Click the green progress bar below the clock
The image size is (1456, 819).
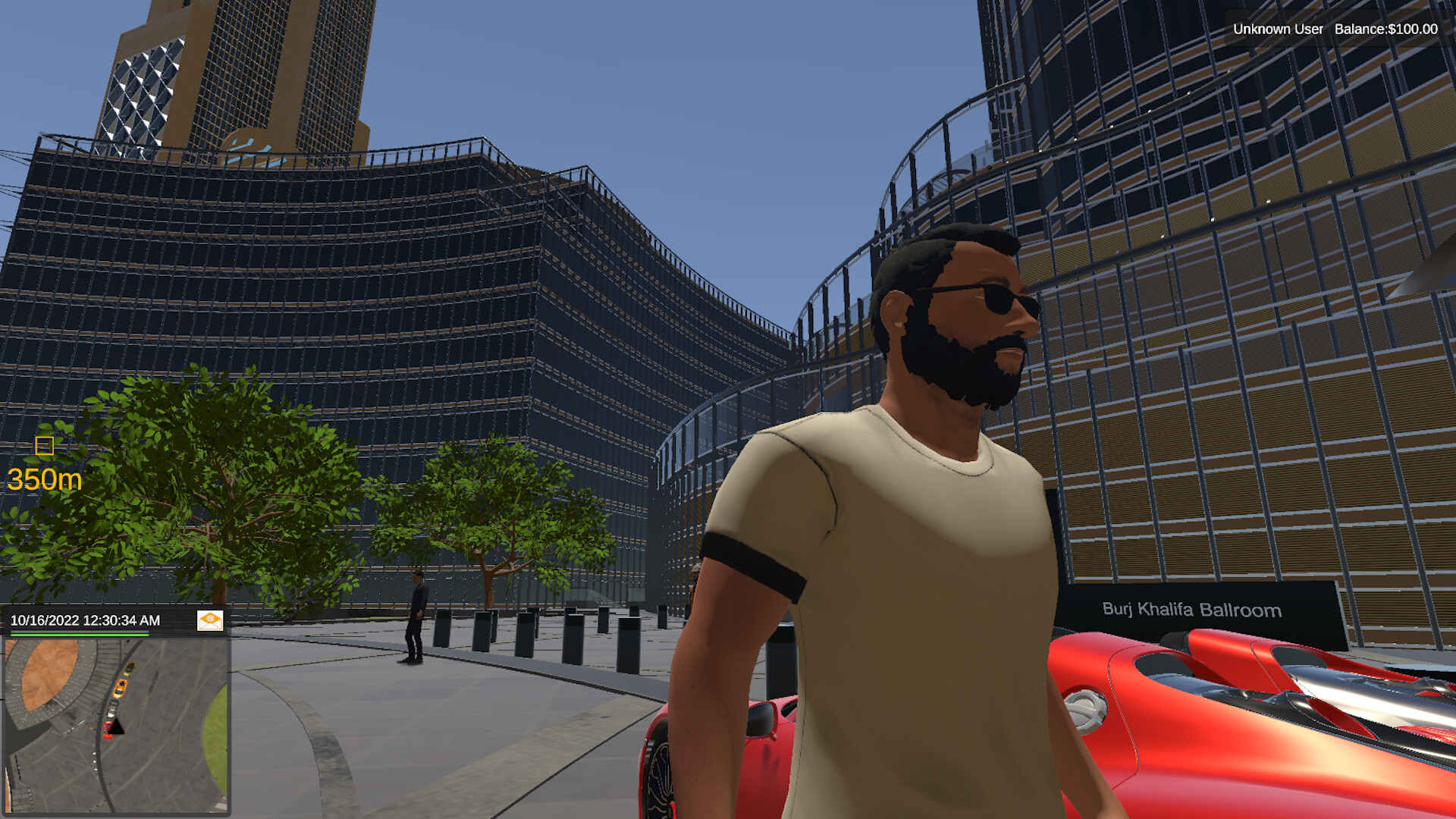point(80,635)
